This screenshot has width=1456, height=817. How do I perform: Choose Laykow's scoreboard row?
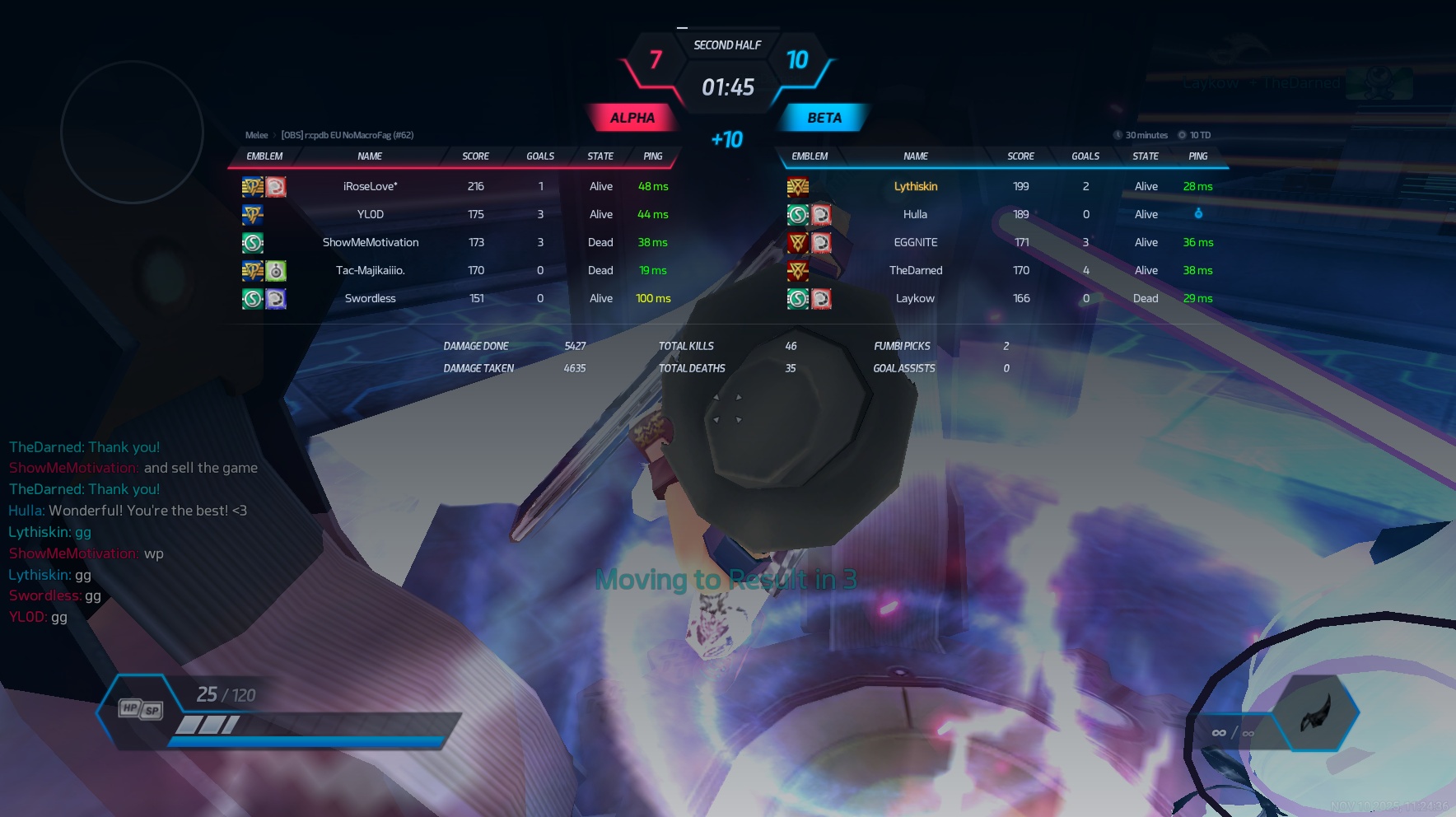coord(915,298)
